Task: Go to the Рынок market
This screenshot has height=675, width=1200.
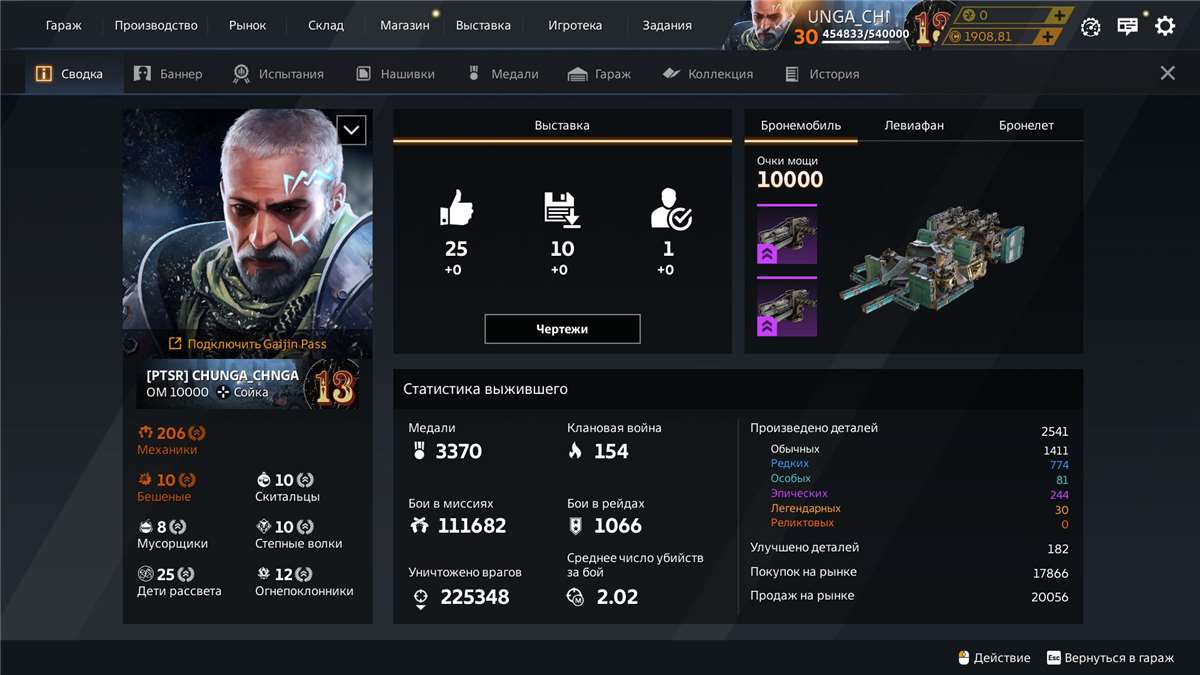Action: [247, 25]
